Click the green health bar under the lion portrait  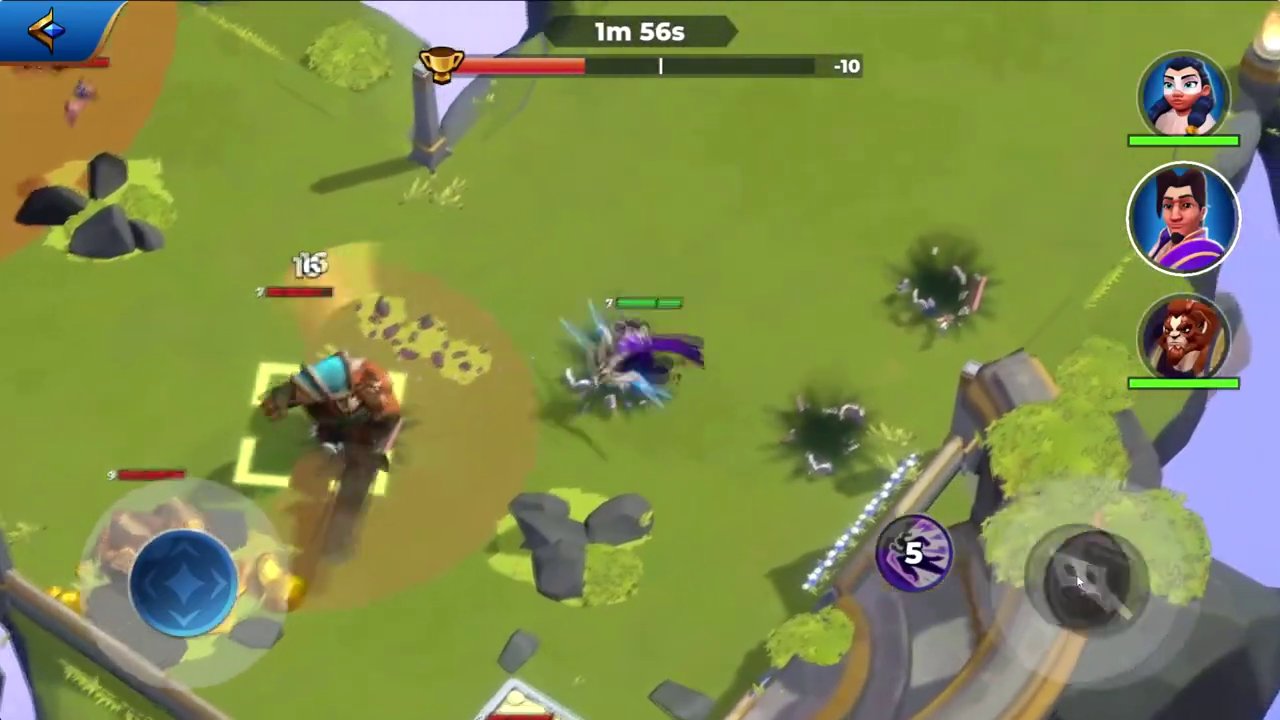1184,382
